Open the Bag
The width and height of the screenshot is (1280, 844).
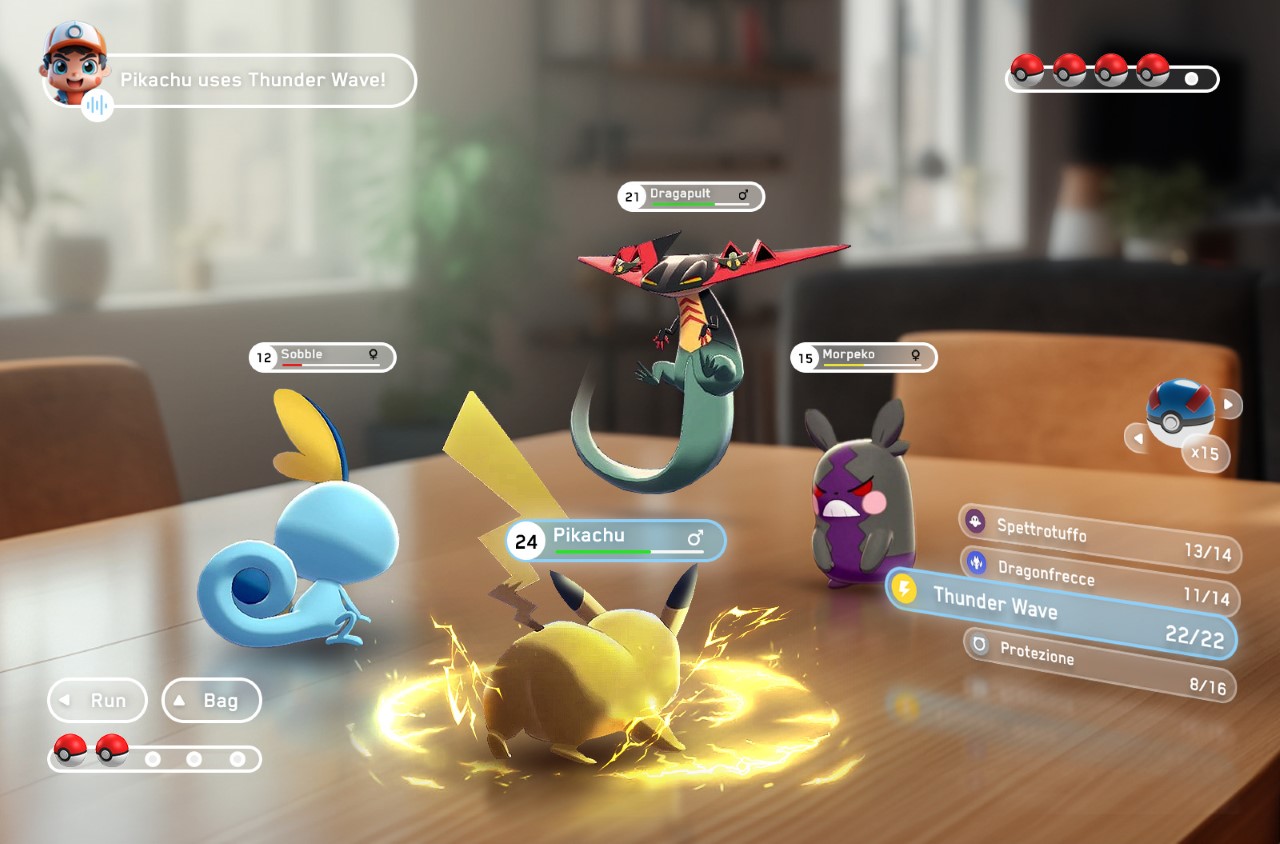pos(211,700)
